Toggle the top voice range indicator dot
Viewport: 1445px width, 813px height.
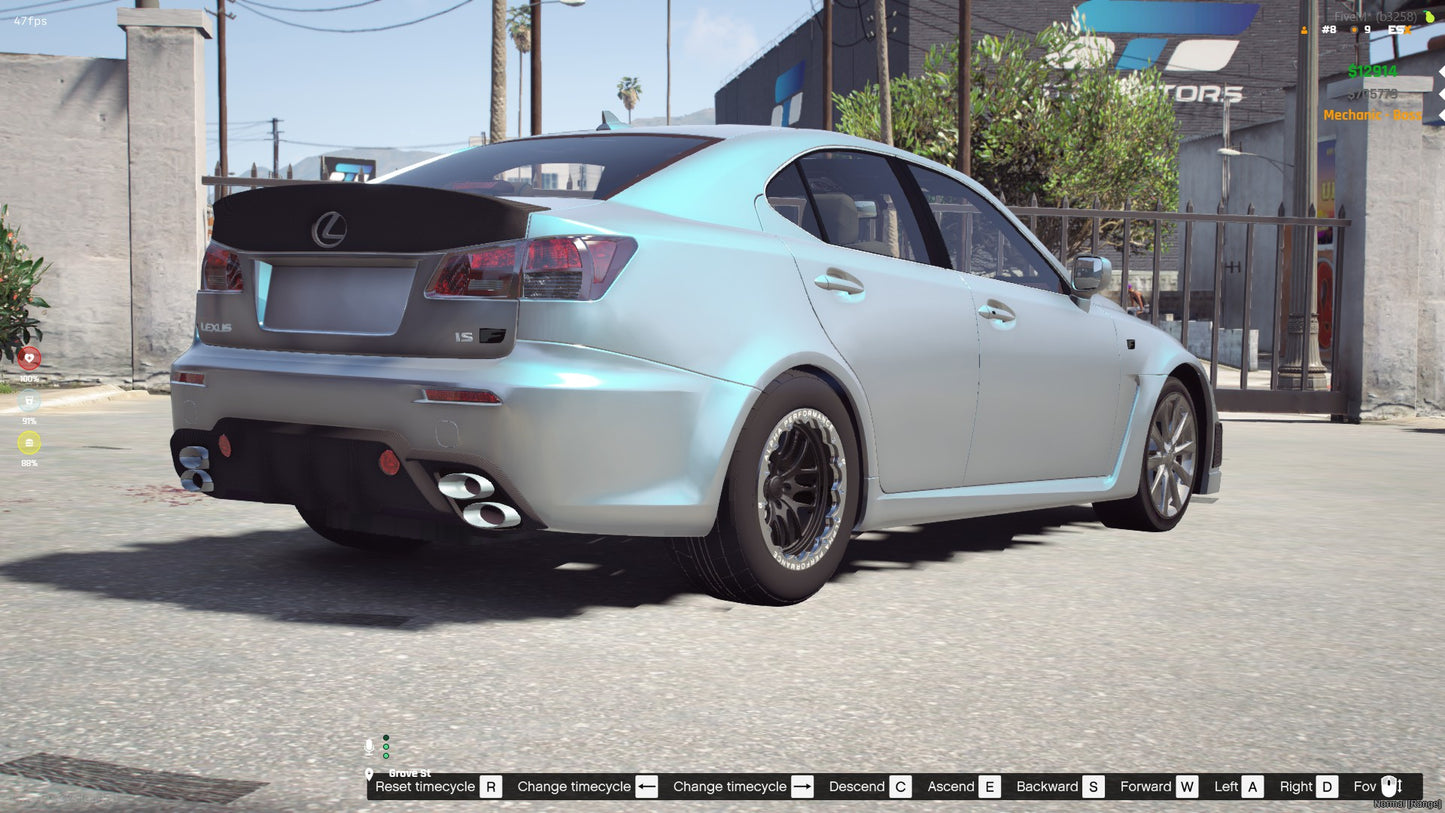pyautogui.click(x=385, y=737)
